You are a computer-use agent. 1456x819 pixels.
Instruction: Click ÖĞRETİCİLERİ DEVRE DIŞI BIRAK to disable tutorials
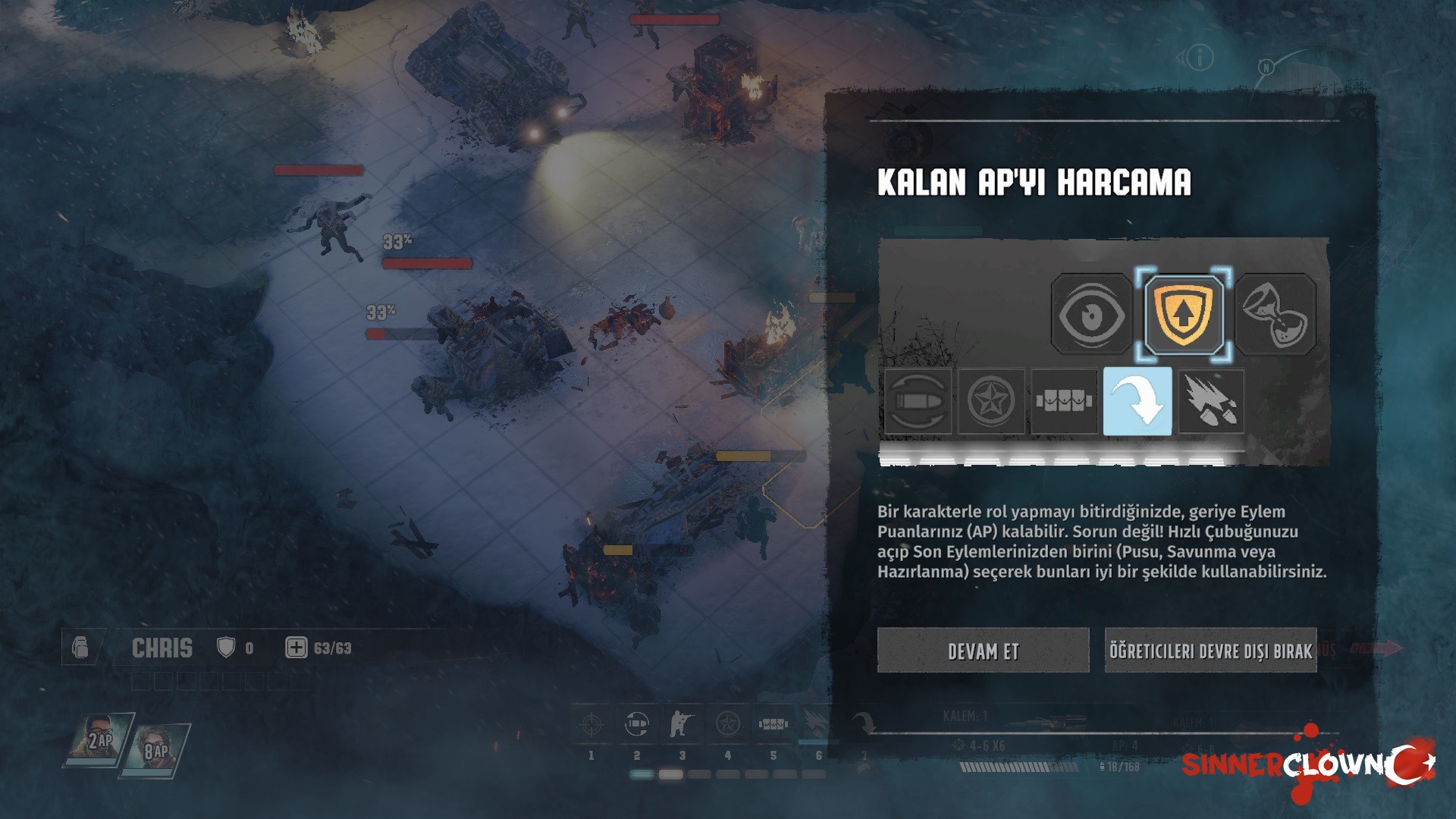[1210, 651]
